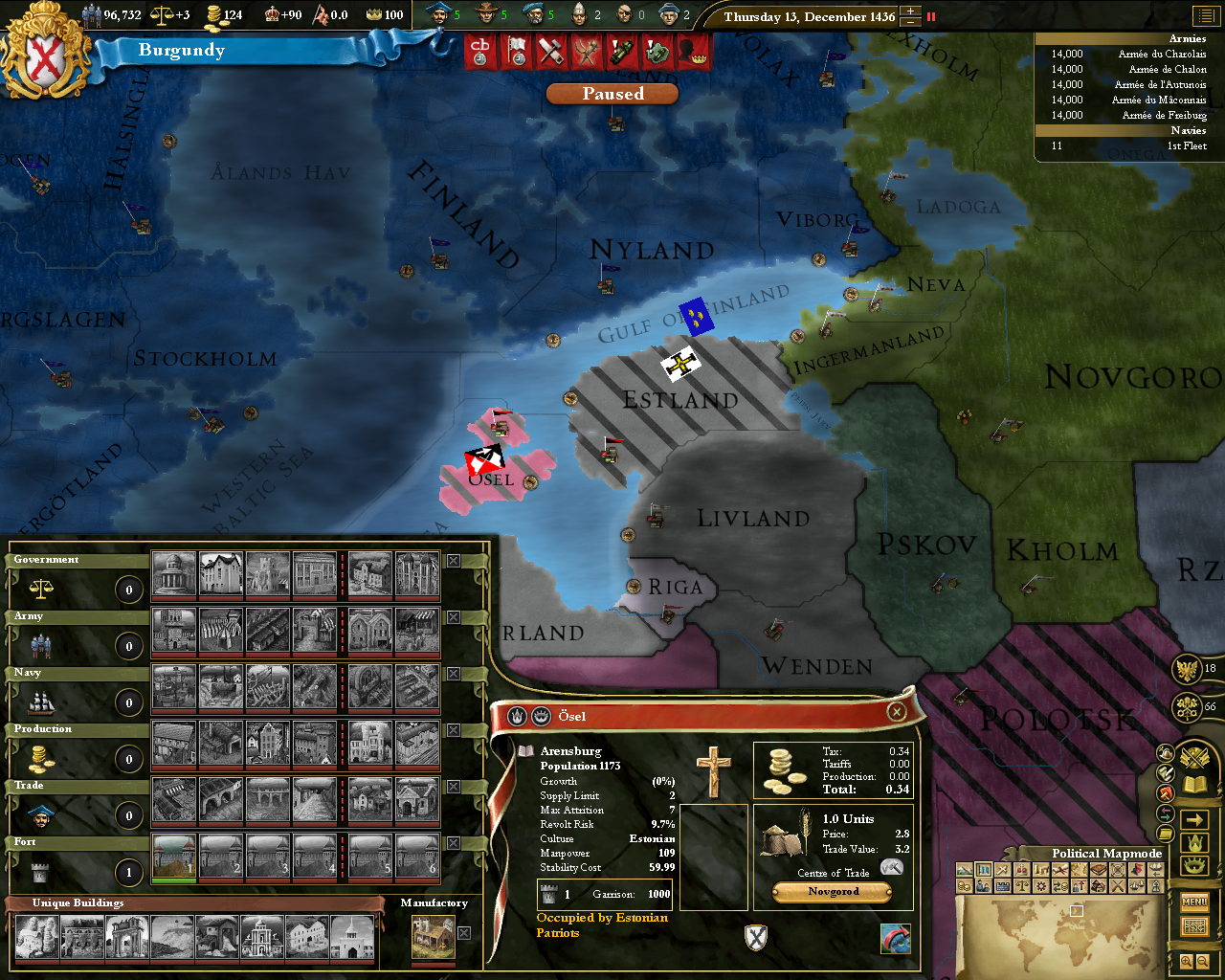The image size is (1225, 980).
Task: Open Novgorod centre of trade
Action: (x=833, y=892)
